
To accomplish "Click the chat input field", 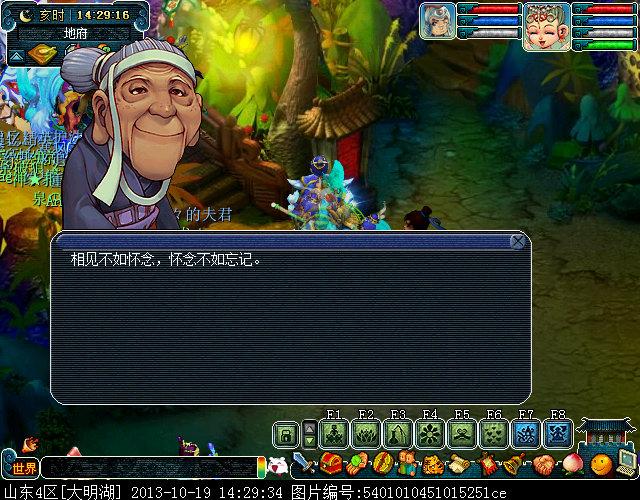I will pyautogui.click(x=148, y=467).
